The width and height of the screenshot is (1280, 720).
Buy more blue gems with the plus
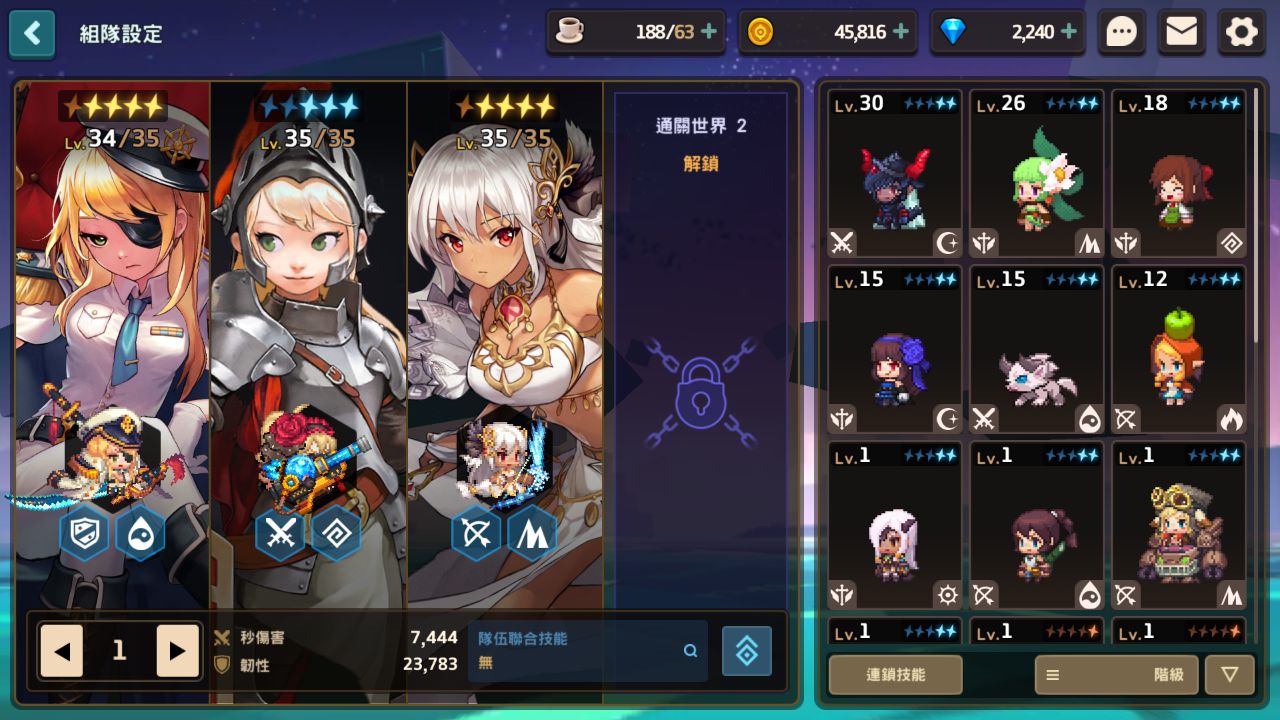(1068, 32)
